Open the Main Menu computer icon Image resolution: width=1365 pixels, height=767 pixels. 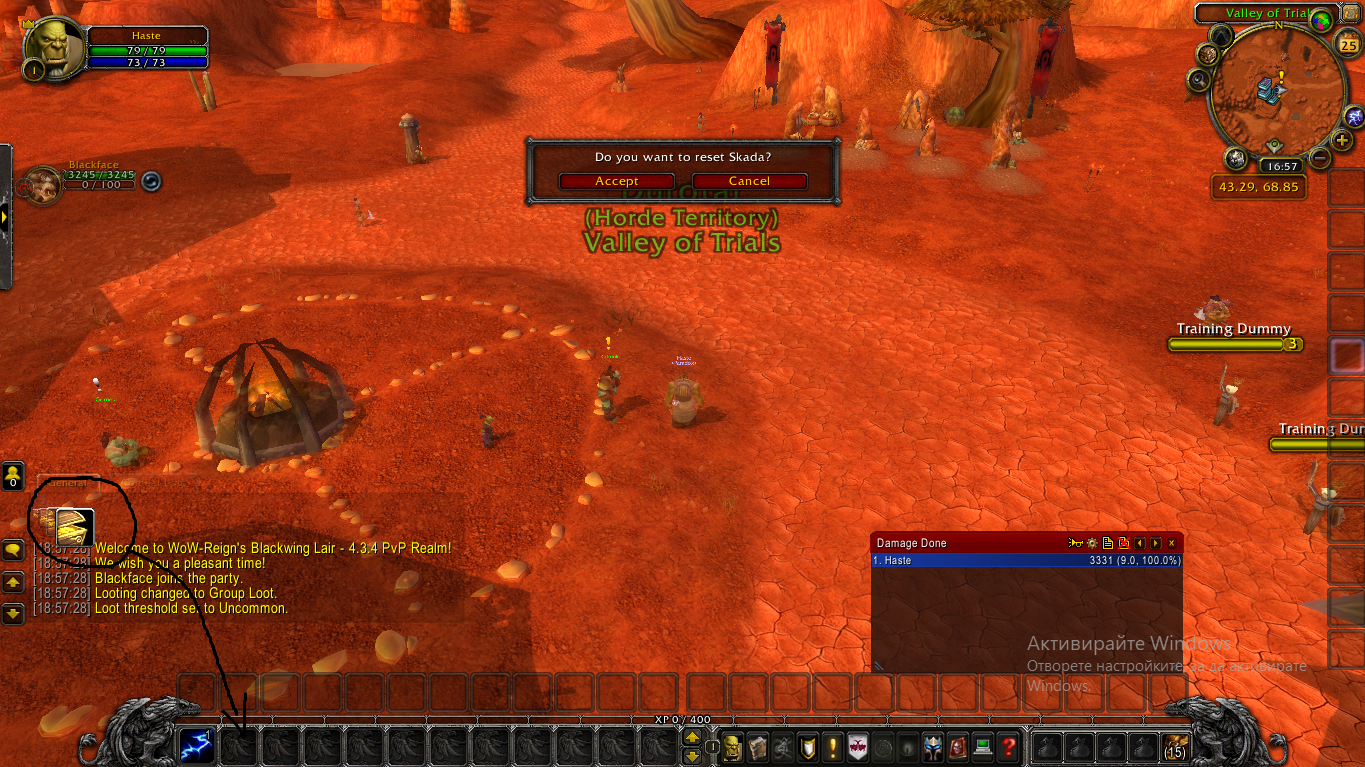[984, 747]
